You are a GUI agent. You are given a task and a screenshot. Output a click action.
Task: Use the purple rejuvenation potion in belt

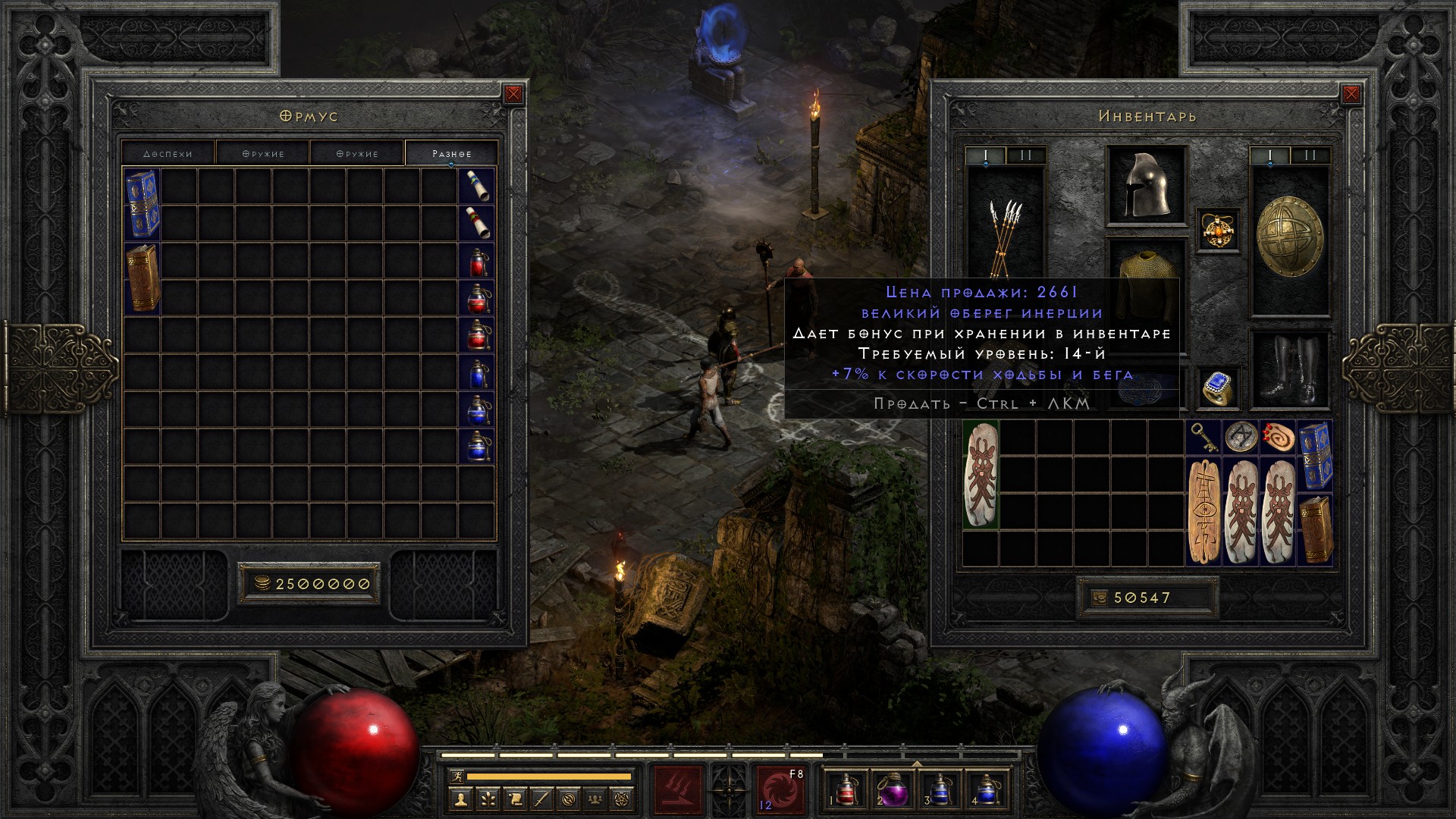(x=893, y=790)
